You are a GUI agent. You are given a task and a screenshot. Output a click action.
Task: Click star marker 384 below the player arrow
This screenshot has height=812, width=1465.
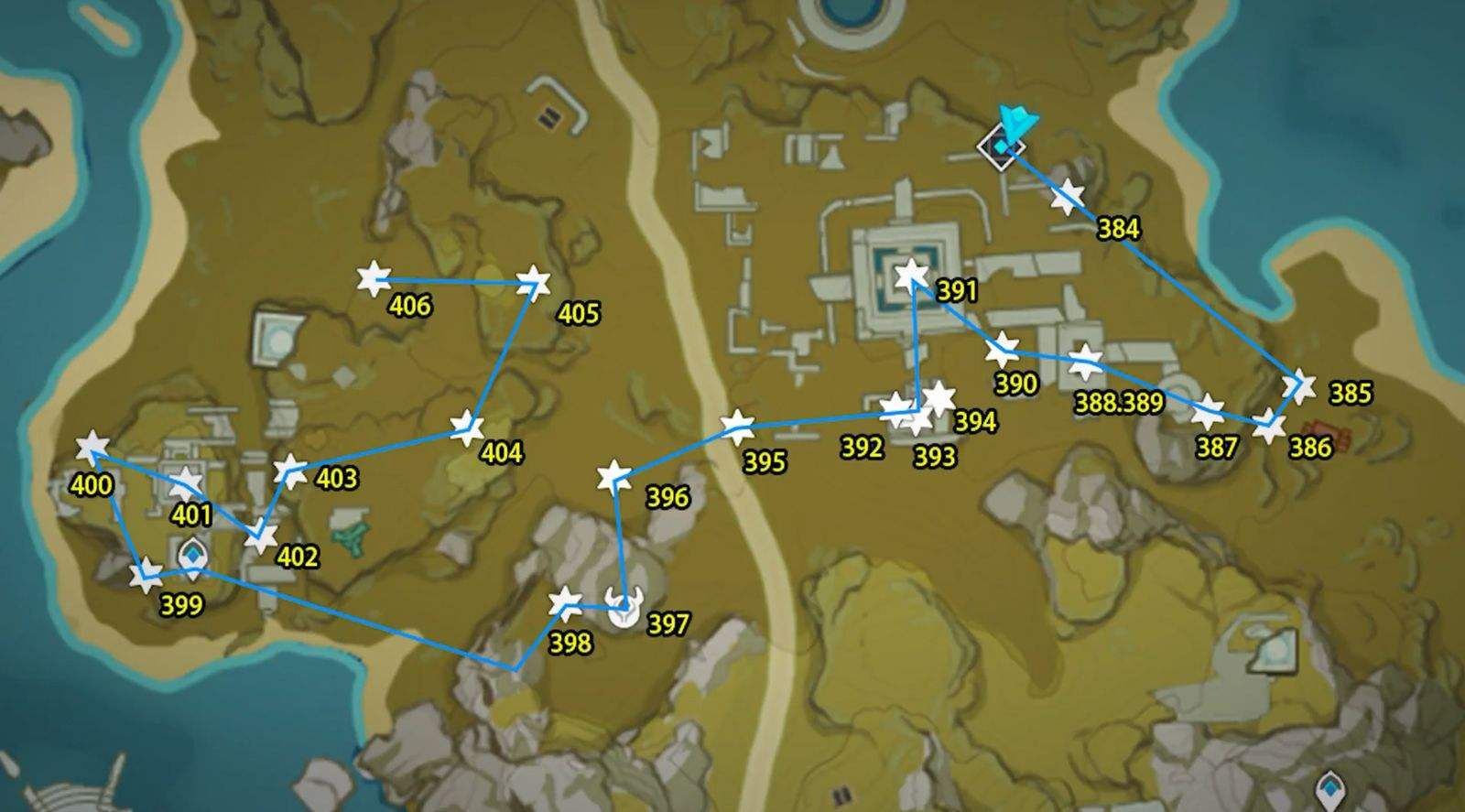[1067, 194]
